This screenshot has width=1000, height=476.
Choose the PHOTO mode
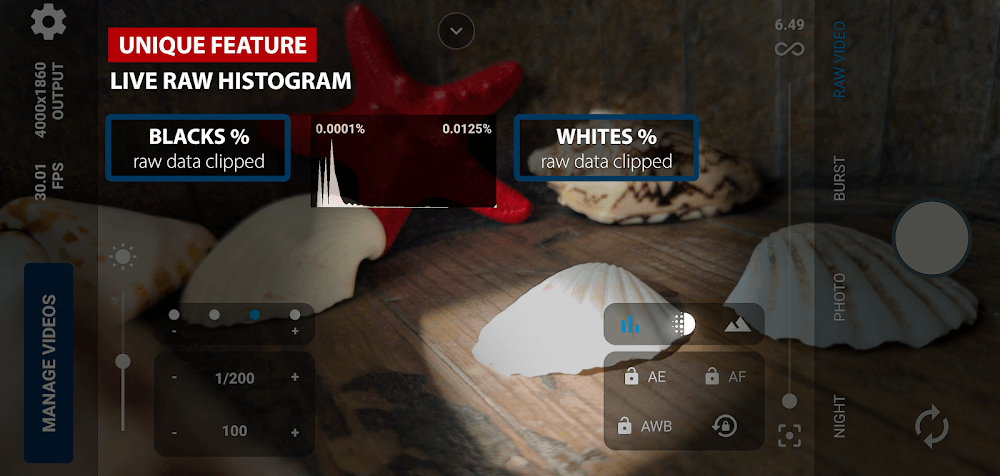(839, 297)
